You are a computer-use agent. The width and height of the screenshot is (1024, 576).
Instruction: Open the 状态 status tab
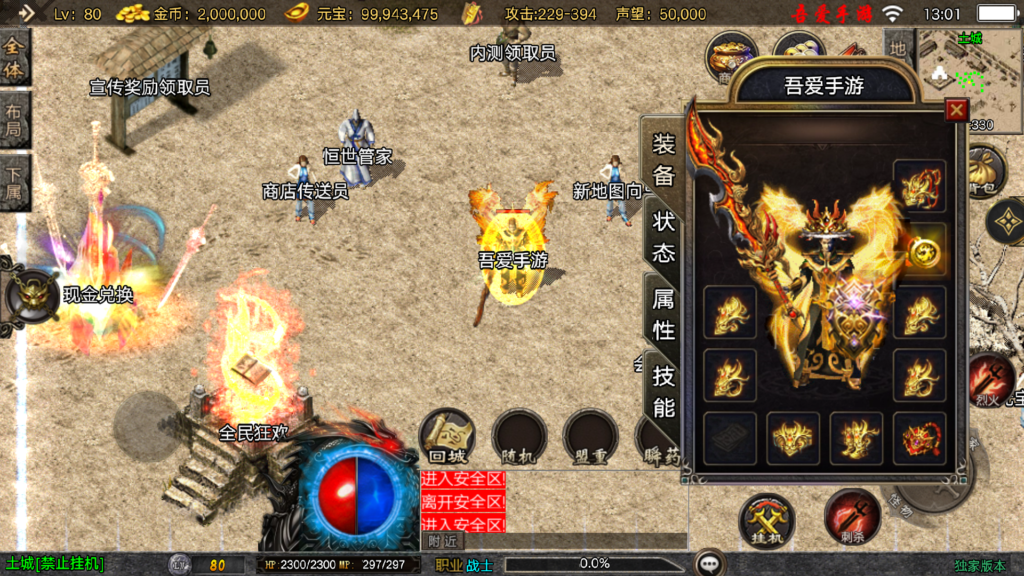[x=664, y=236]
